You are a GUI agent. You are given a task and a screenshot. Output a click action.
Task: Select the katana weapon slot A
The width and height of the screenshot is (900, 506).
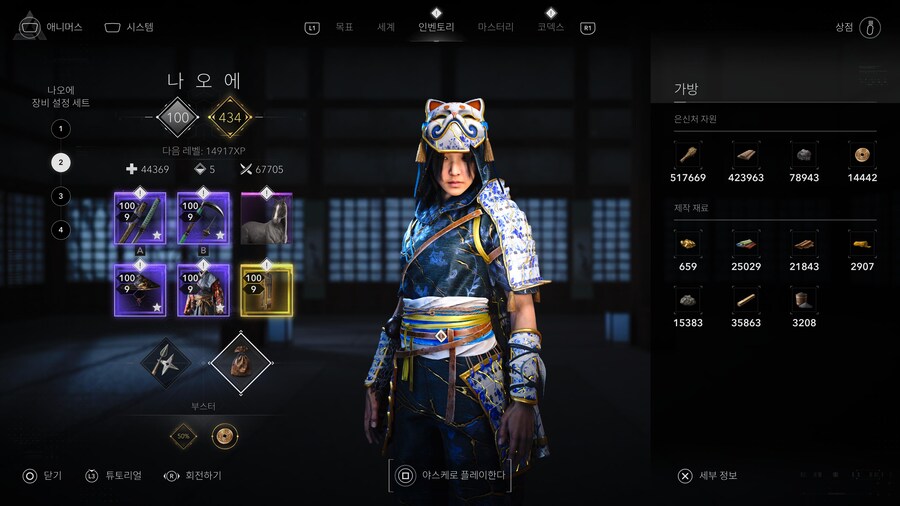140,219
